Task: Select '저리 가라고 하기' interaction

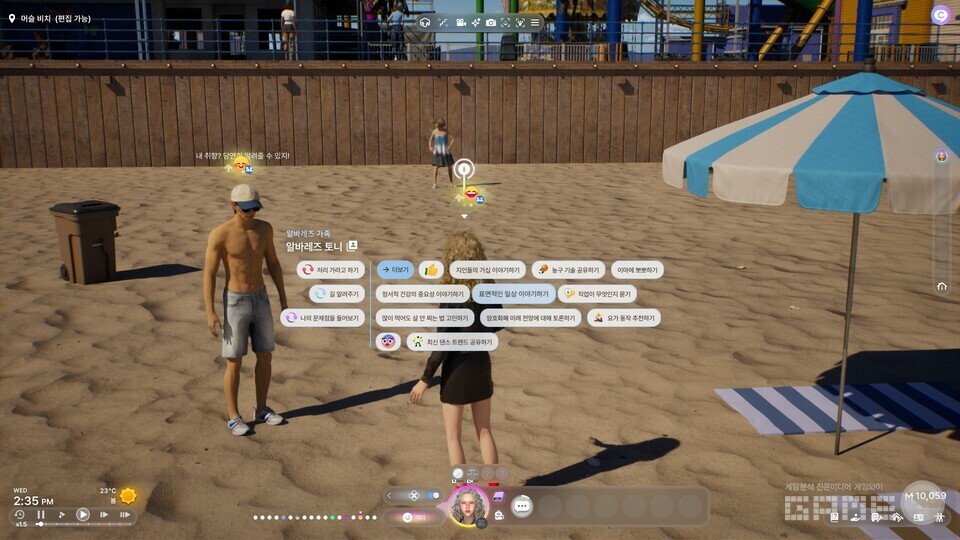Action: click(330, 270)
